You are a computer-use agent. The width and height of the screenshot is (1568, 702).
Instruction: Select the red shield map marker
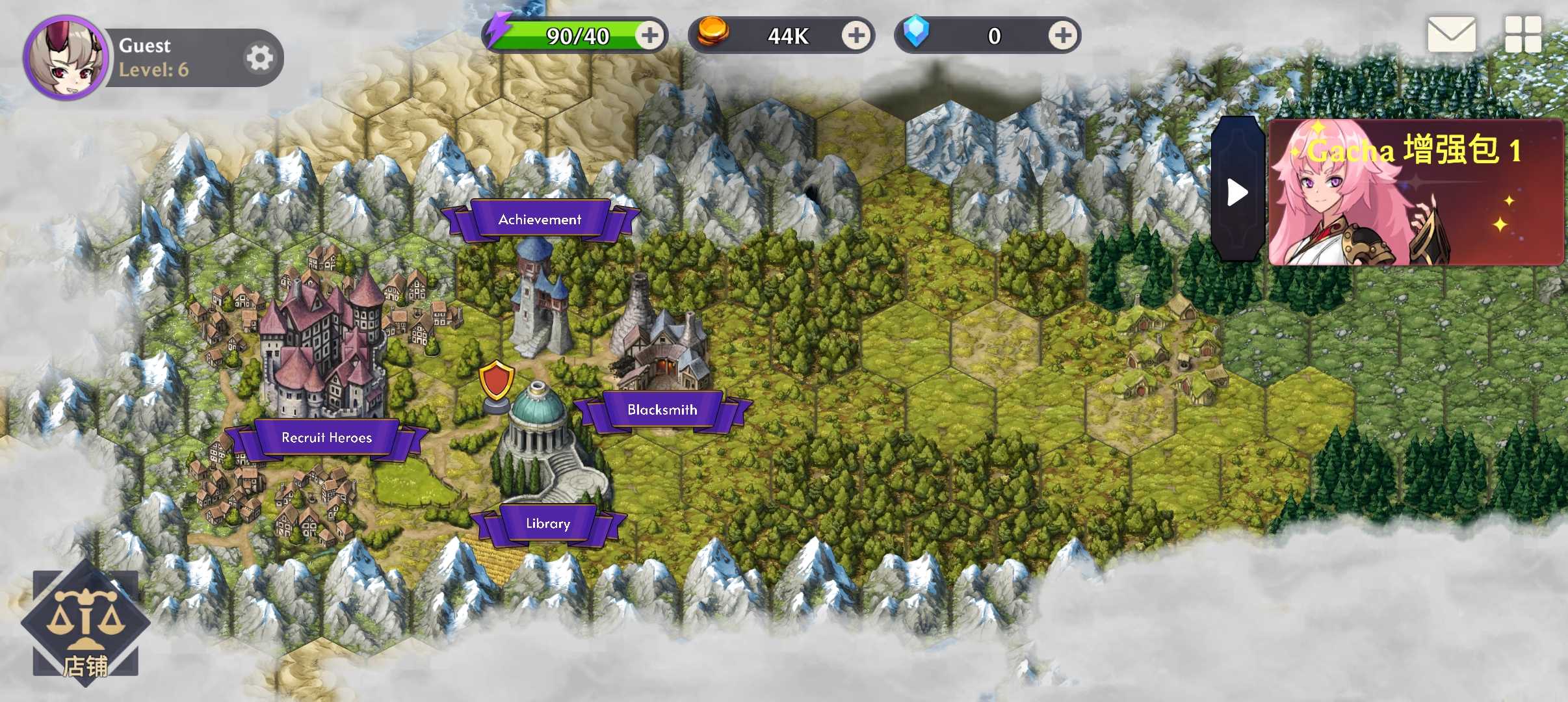click(x=497, y=383)
